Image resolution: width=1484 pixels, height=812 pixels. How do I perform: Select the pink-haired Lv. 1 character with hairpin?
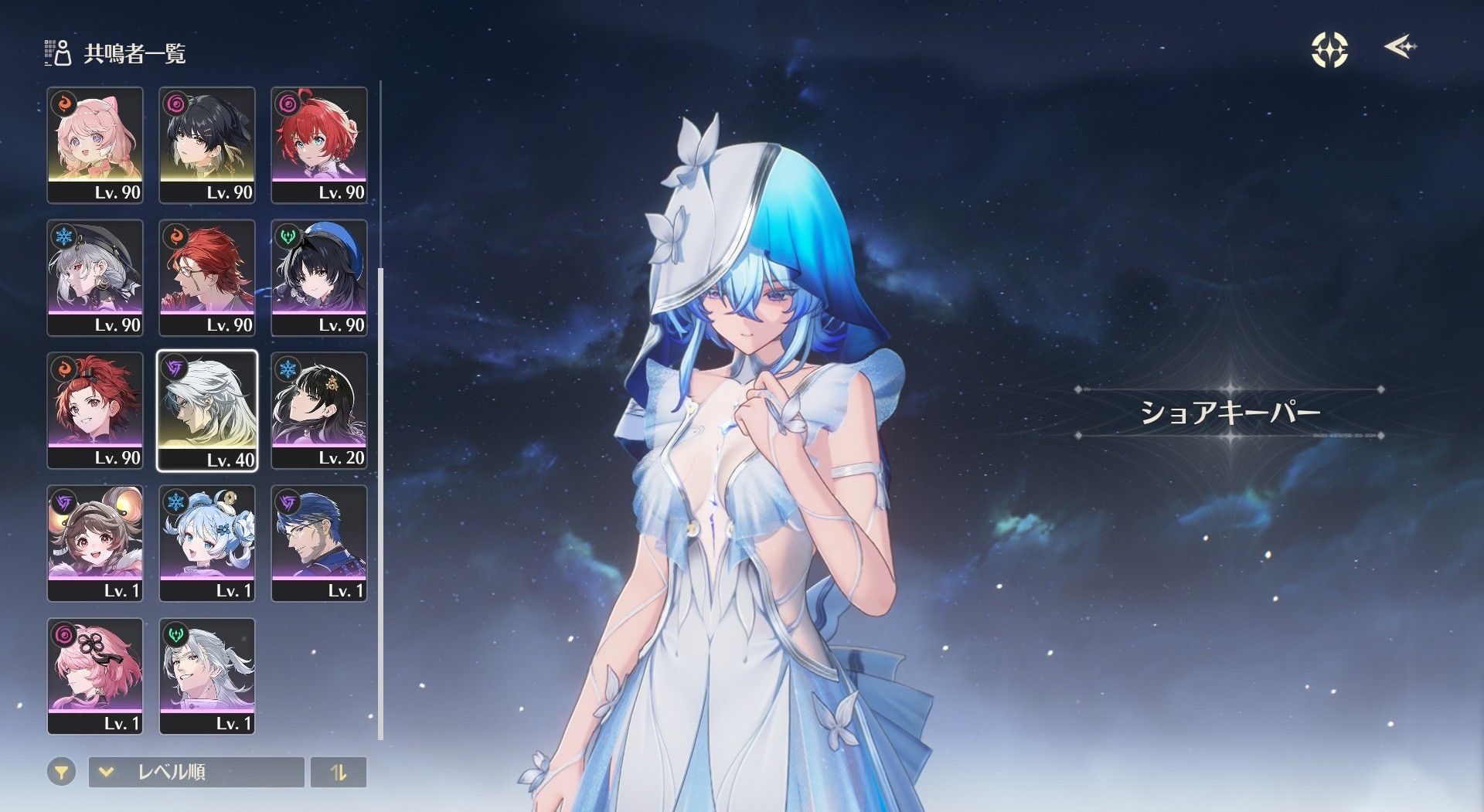(95, 676)
